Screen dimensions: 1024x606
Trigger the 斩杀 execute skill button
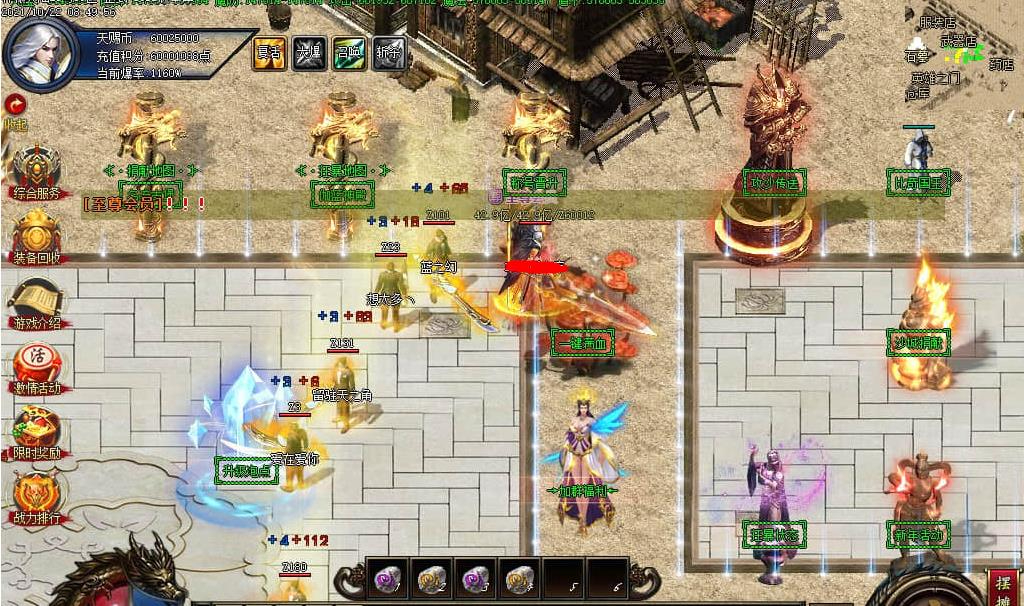click(389, 54)
